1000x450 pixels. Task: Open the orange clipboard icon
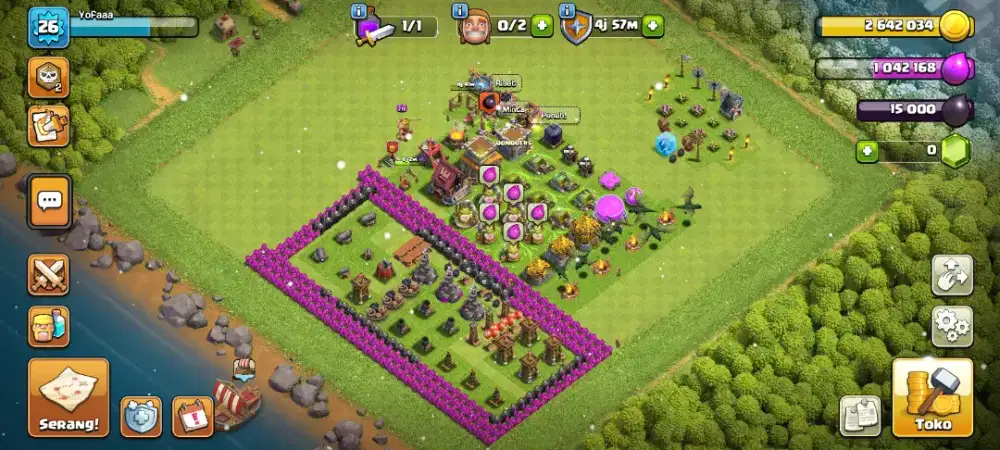(48, 125)
